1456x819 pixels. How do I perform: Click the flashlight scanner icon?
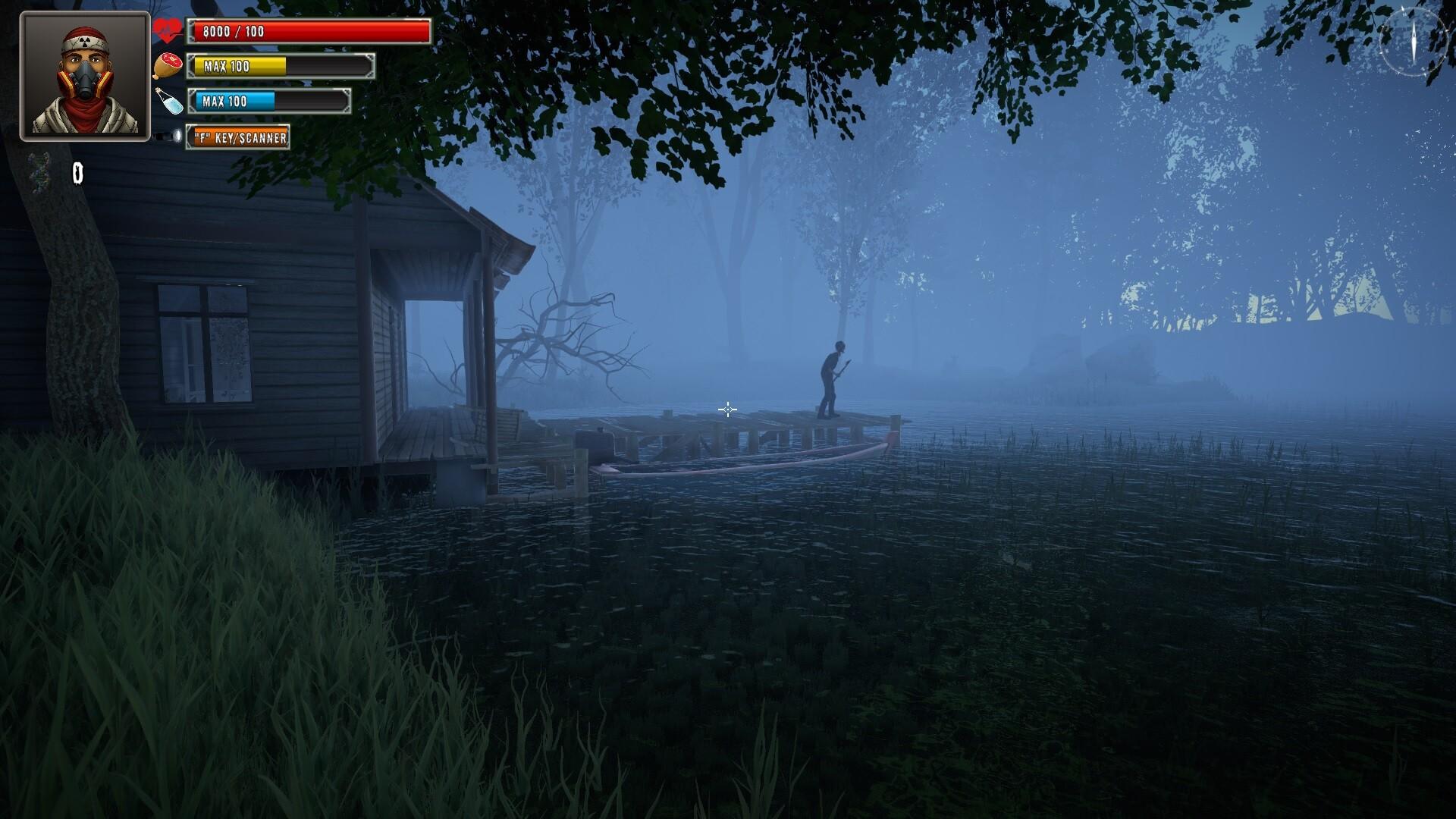tap(168, 136)
